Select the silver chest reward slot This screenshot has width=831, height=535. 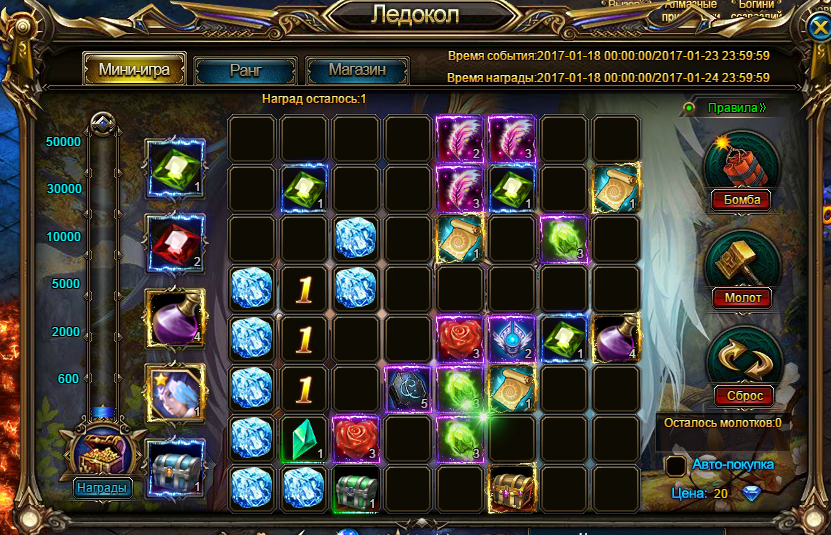tap(175, 468)
